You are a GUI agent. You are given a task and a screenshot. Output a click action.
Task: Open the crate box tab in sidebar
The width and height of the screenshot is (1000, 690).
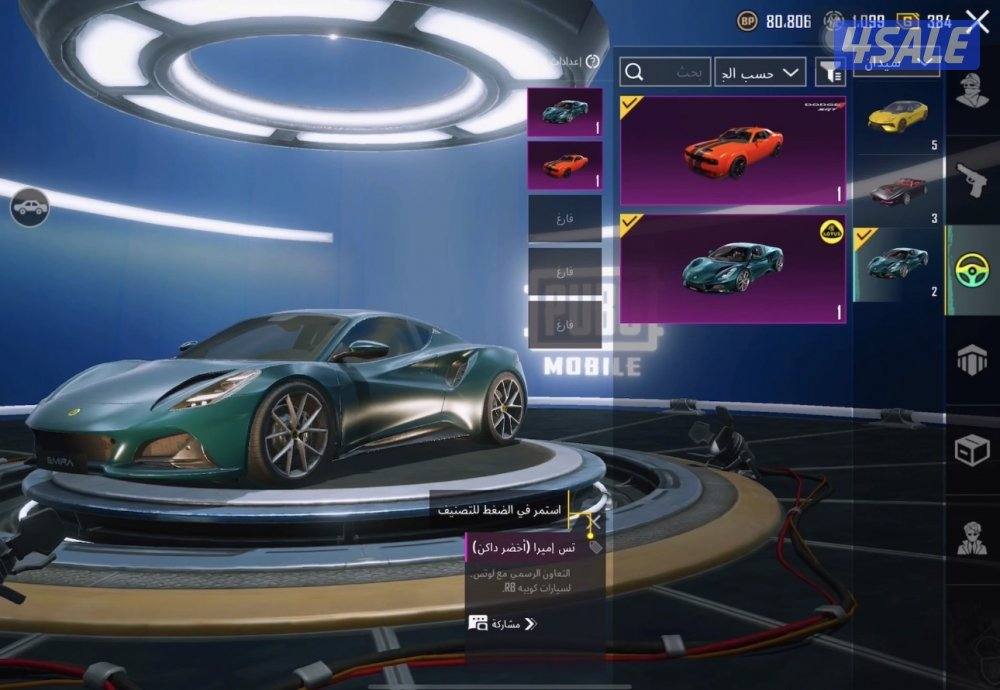point(972,450)
